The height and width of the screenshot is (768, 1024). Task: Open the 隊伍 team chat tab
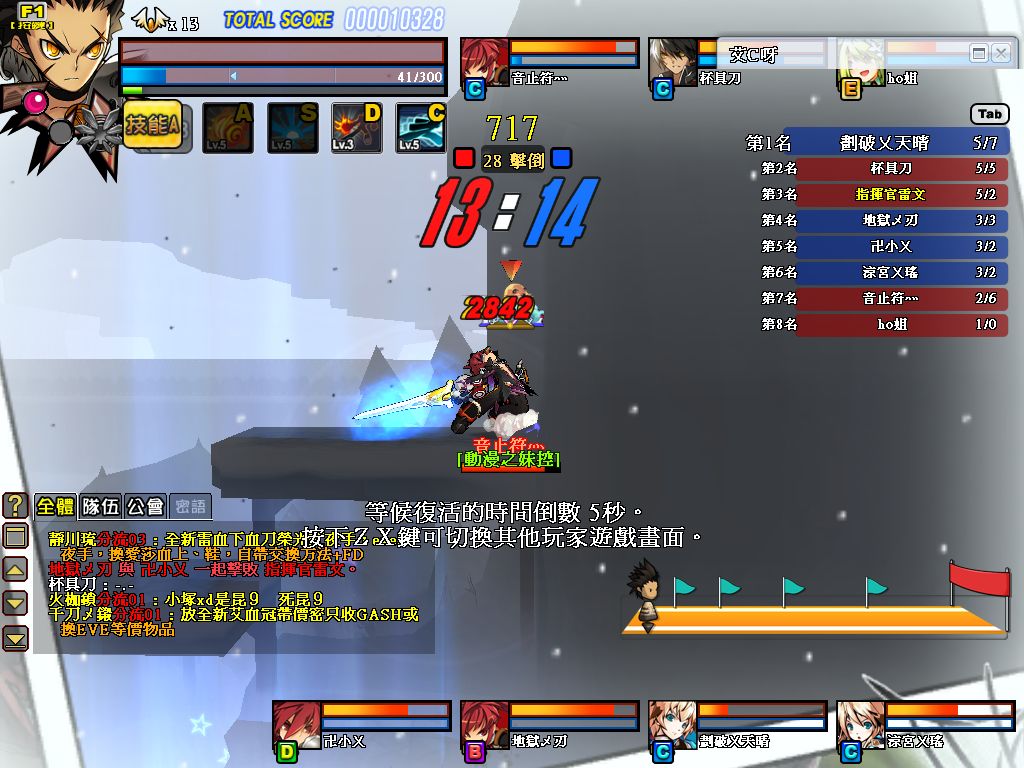coord(101,506)
